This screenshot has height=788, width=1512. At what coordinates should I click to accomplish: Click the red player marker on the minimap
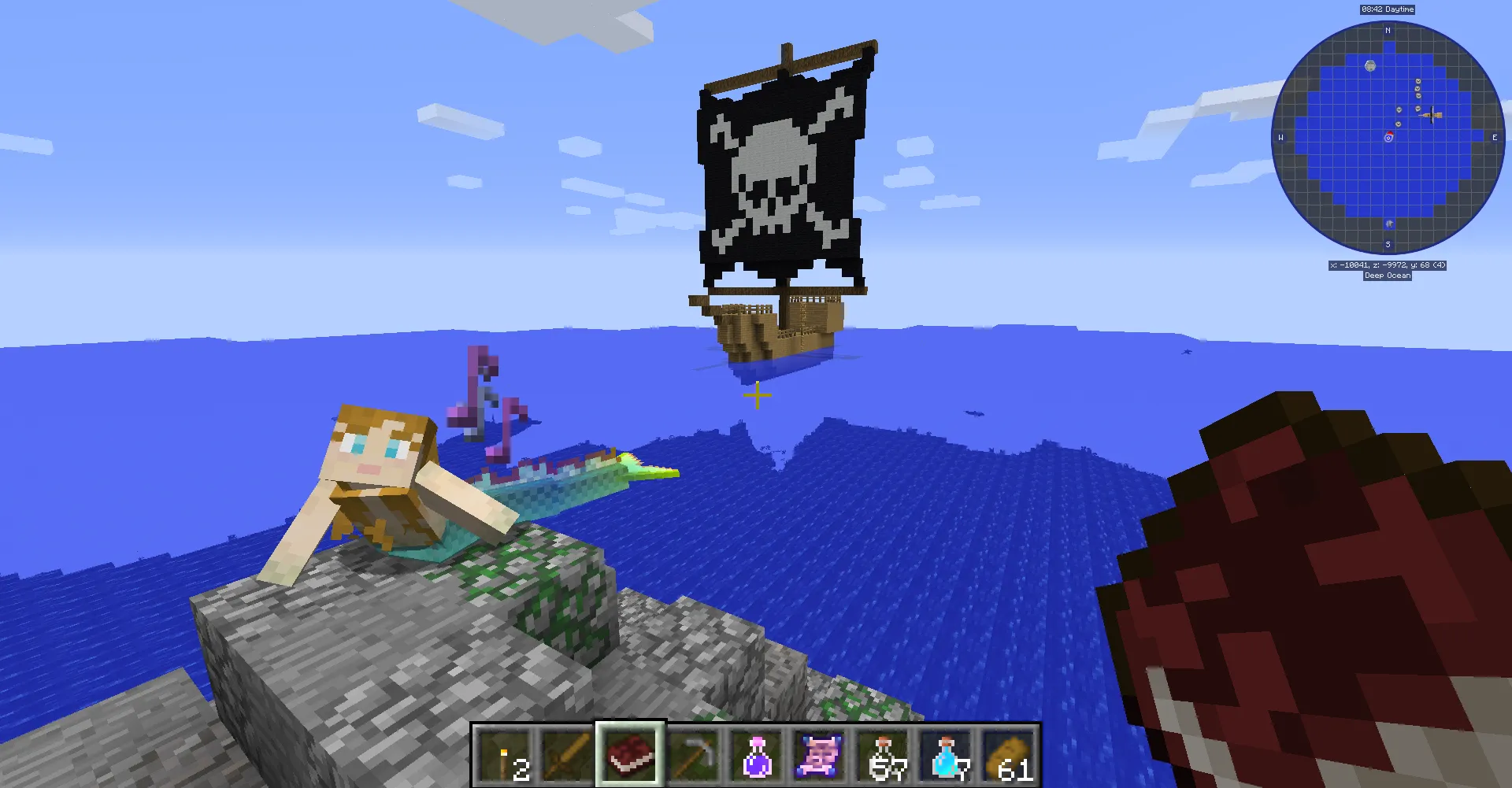[x=1388, y=139]
